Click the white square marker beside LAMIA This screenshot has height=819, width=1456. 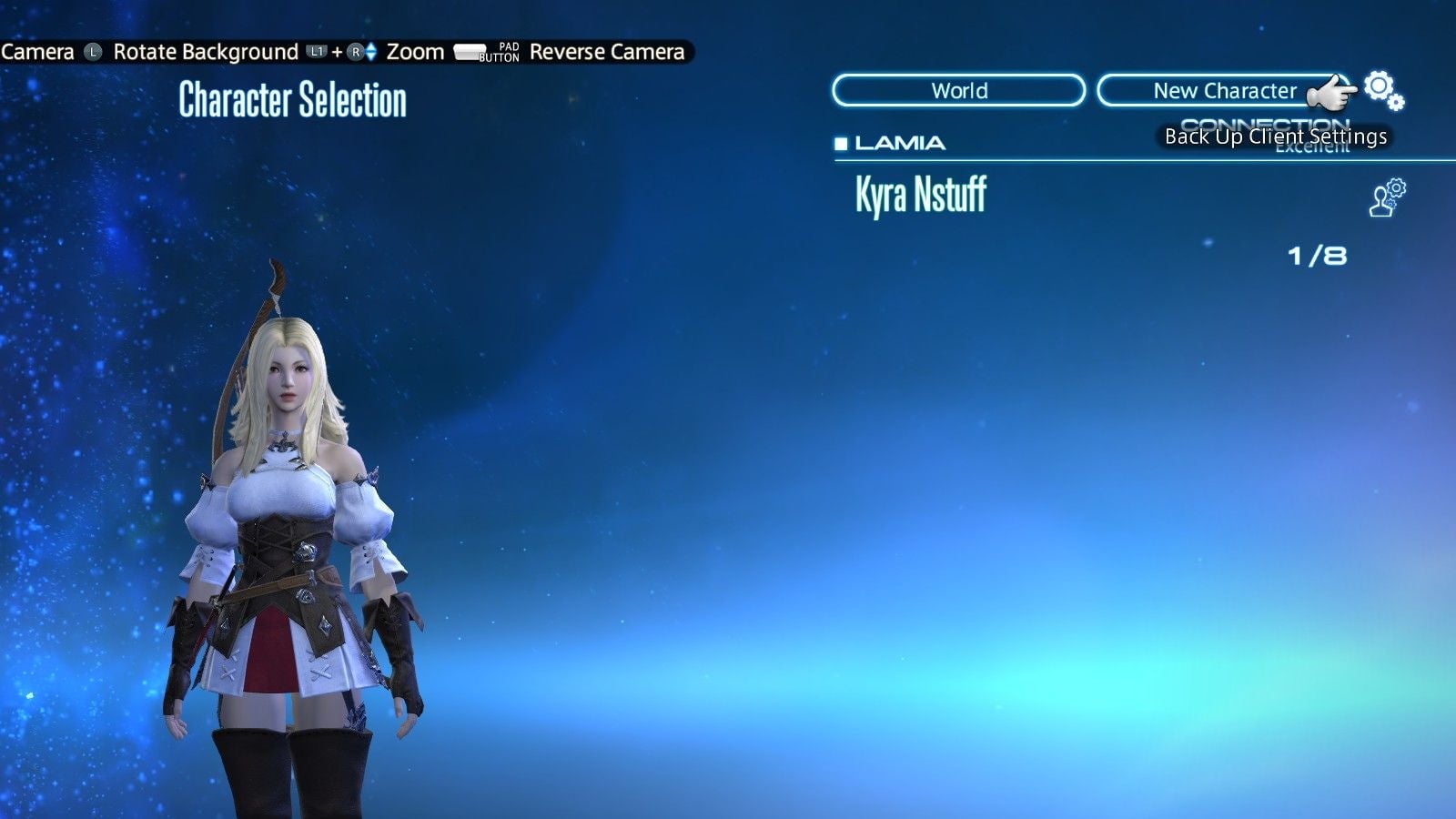tap(841, 143)
